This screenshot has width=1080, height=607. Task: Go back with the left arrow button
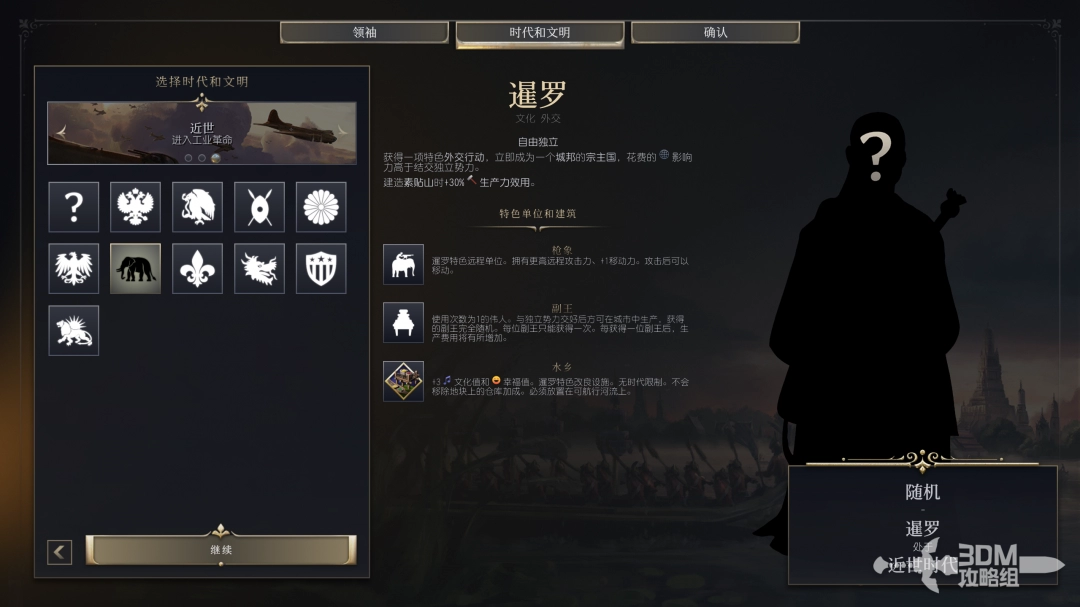click(x=60, y=552)
